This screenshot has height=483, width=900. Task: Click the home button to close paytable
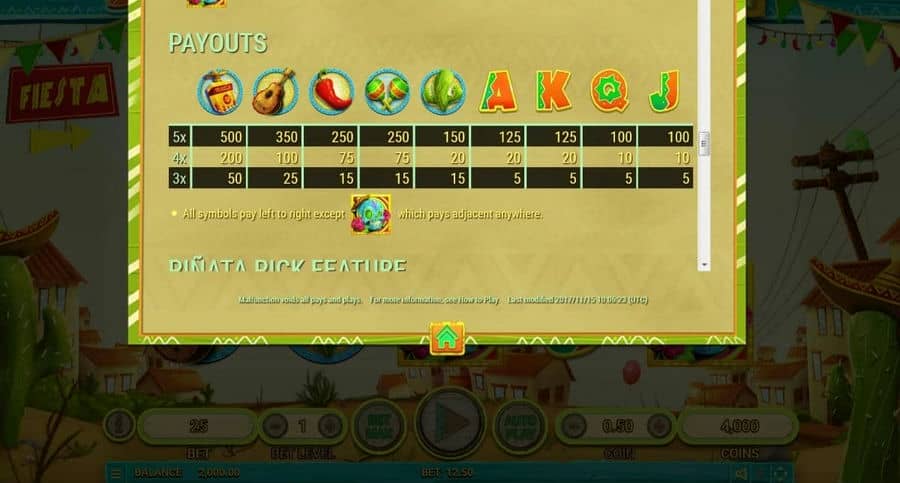(x=447, y=338)
